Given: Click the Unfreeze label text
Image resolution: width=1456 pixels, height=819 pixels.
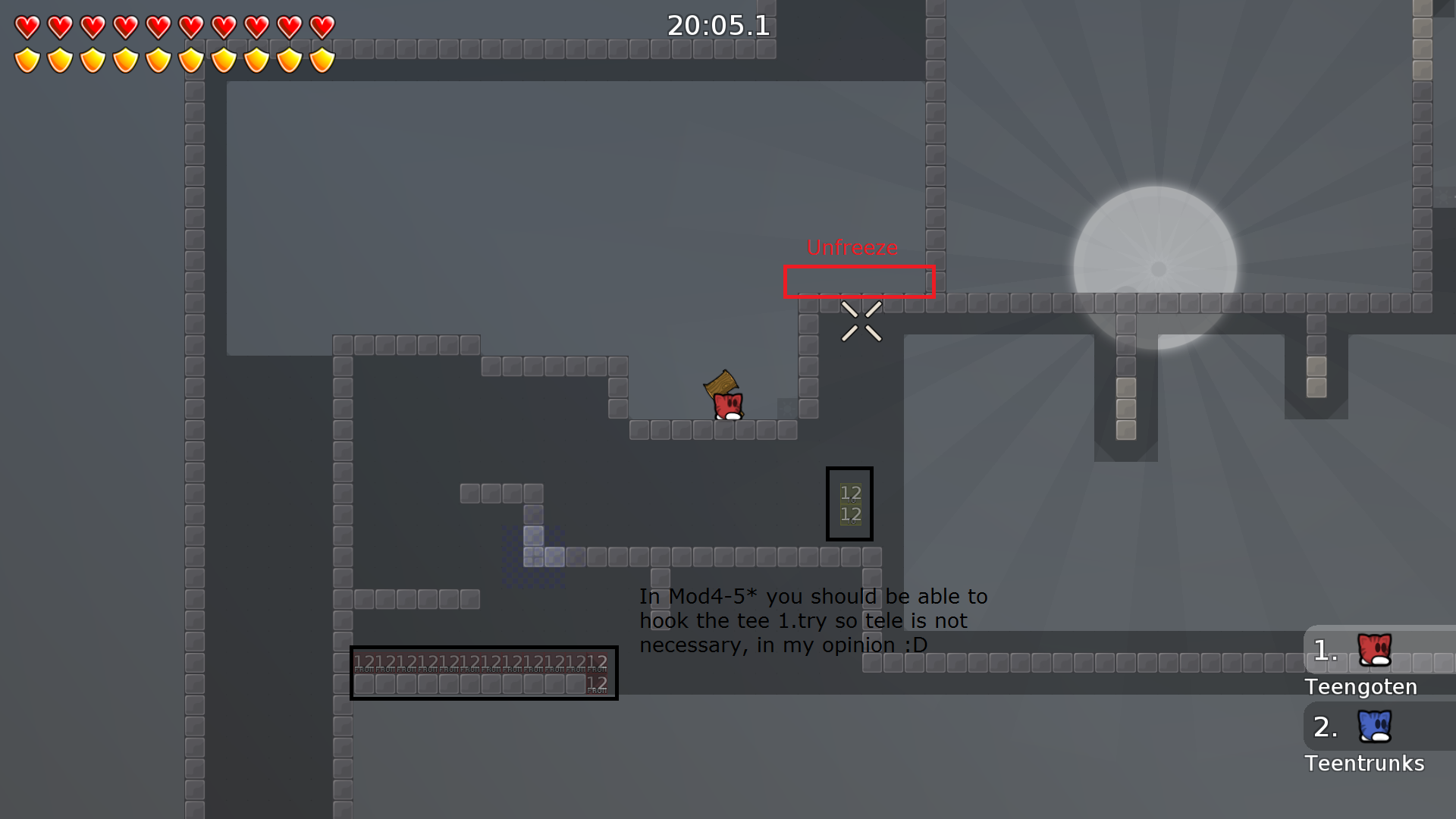Looking at the screenshot, I should pos(852,247).
